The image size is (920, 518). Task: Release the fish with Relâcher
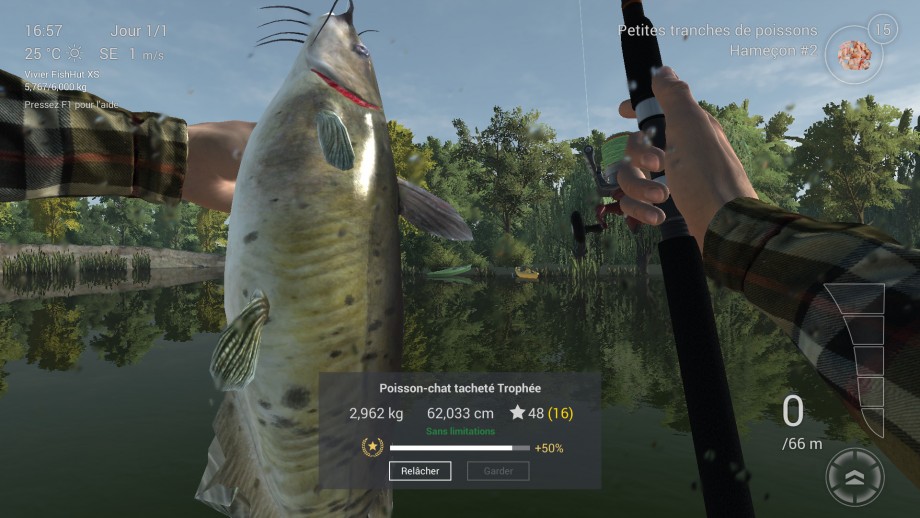(420, 471)
